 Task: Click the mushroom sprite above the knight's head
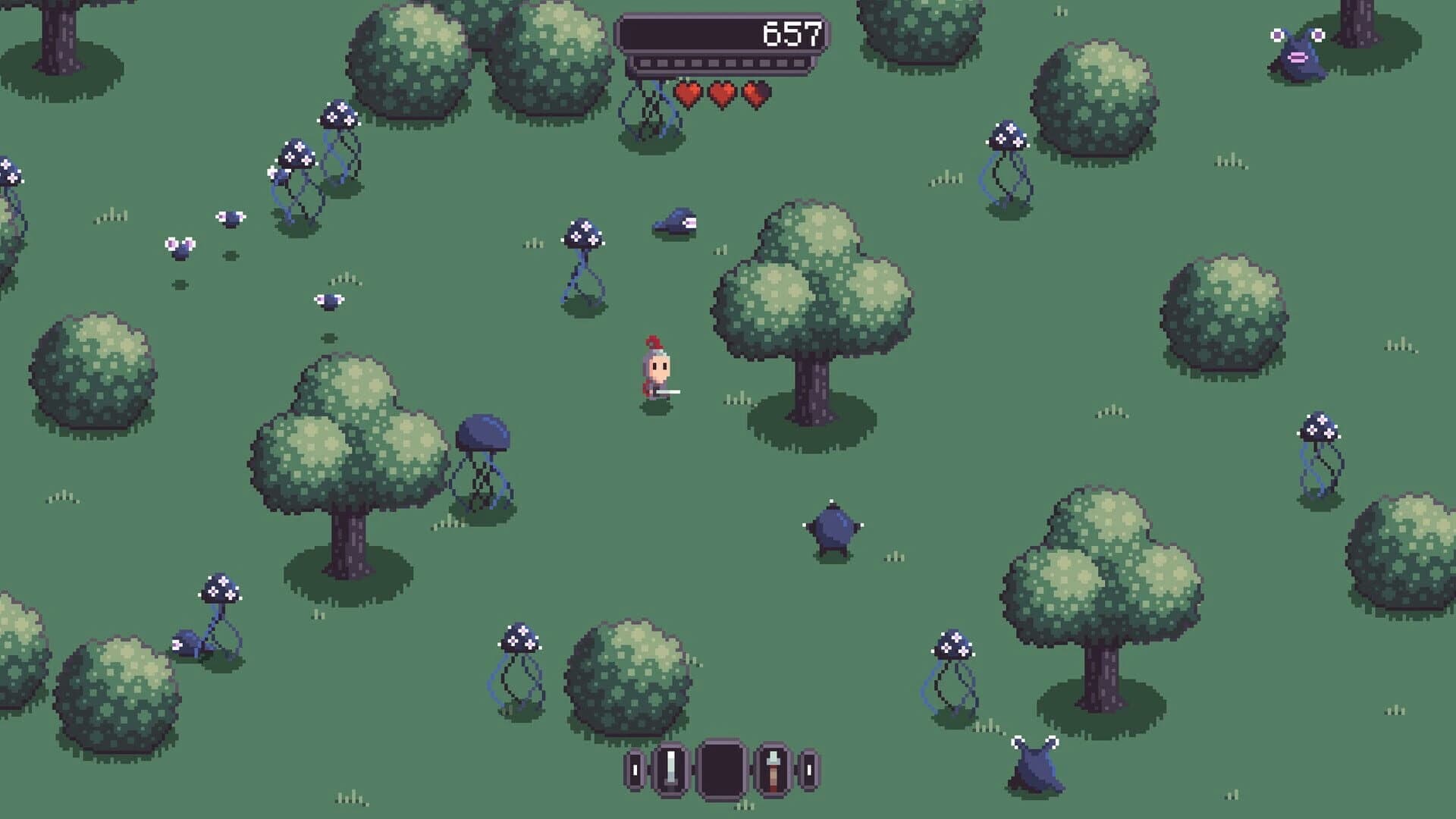pos(582,235)
